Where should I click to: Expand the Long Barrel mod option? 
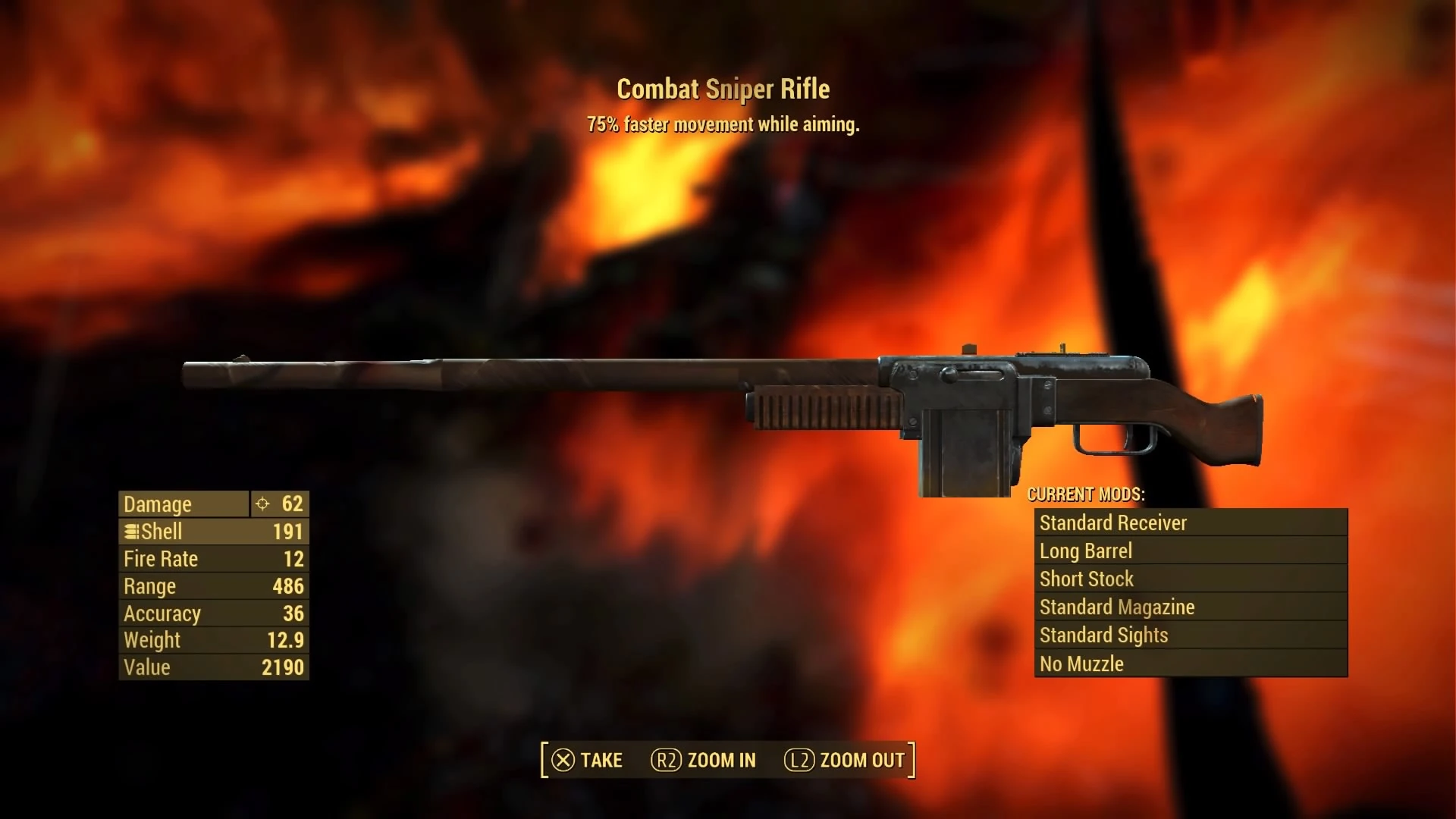tap(1189, 551)
